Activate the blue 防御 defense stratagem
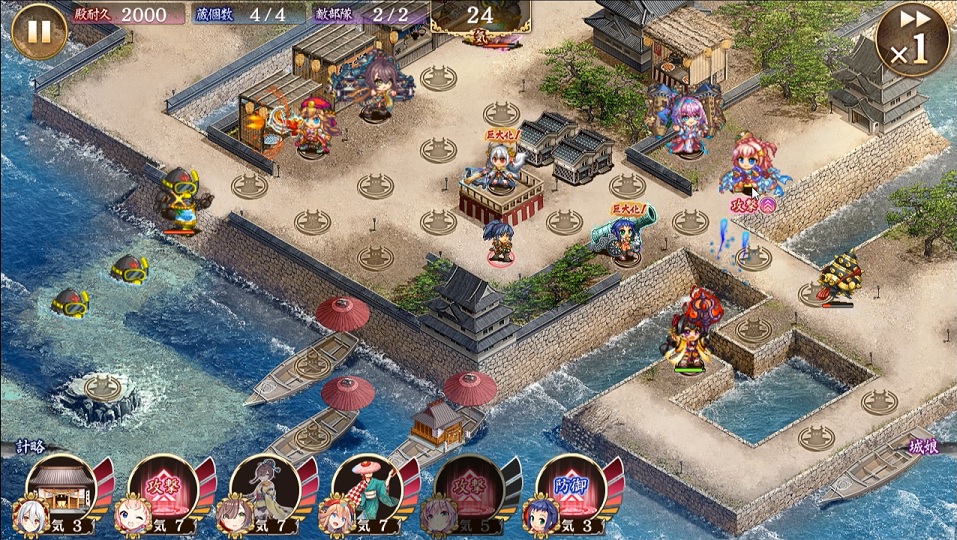Screen dimensions: 957x540 pos(572,490)
